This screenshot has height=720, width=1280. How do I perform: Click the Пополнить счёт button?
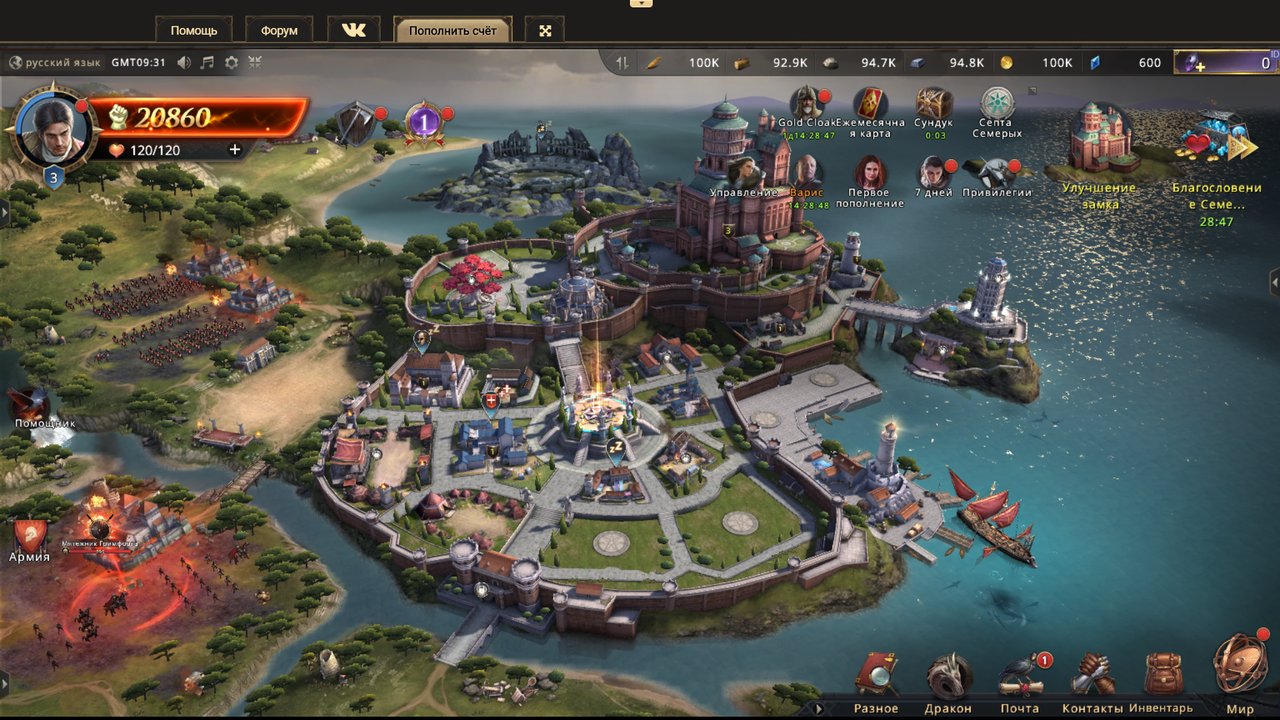pos(452,30)
